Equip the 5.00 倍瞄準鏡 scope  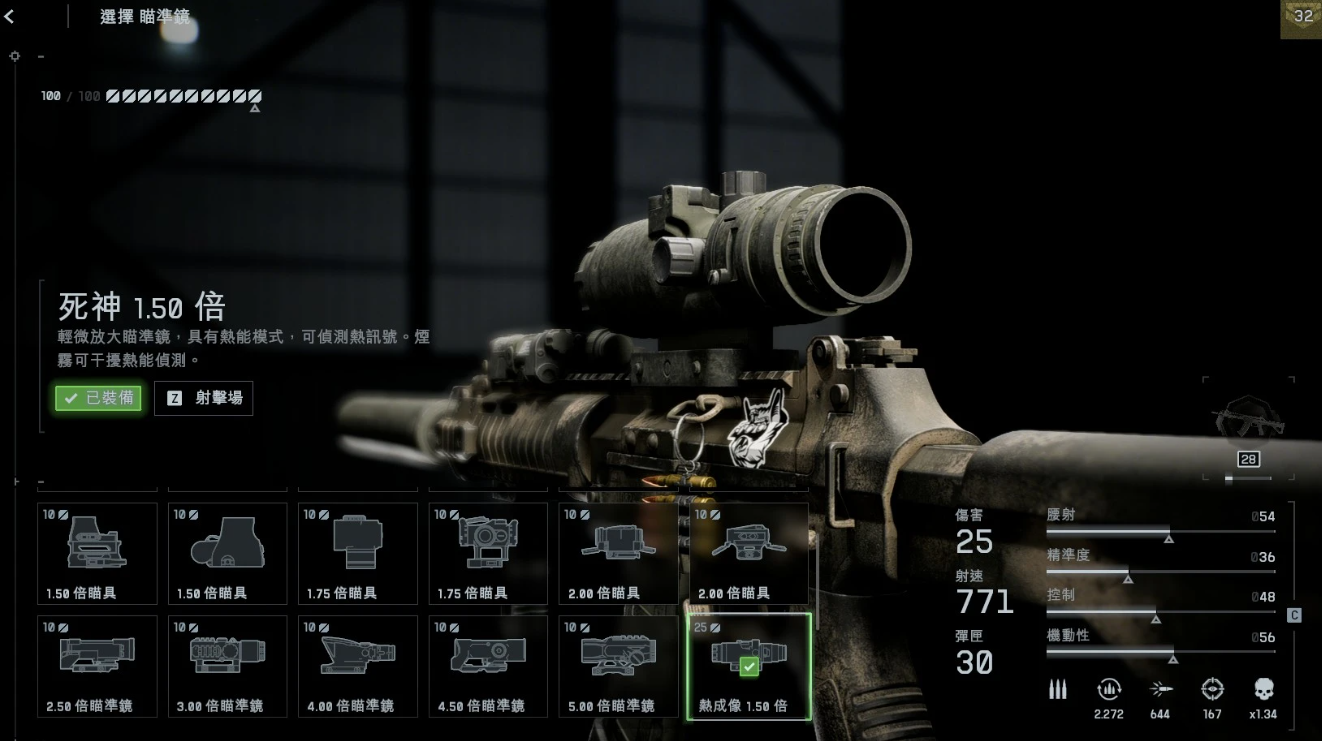(x=619, y=666)
